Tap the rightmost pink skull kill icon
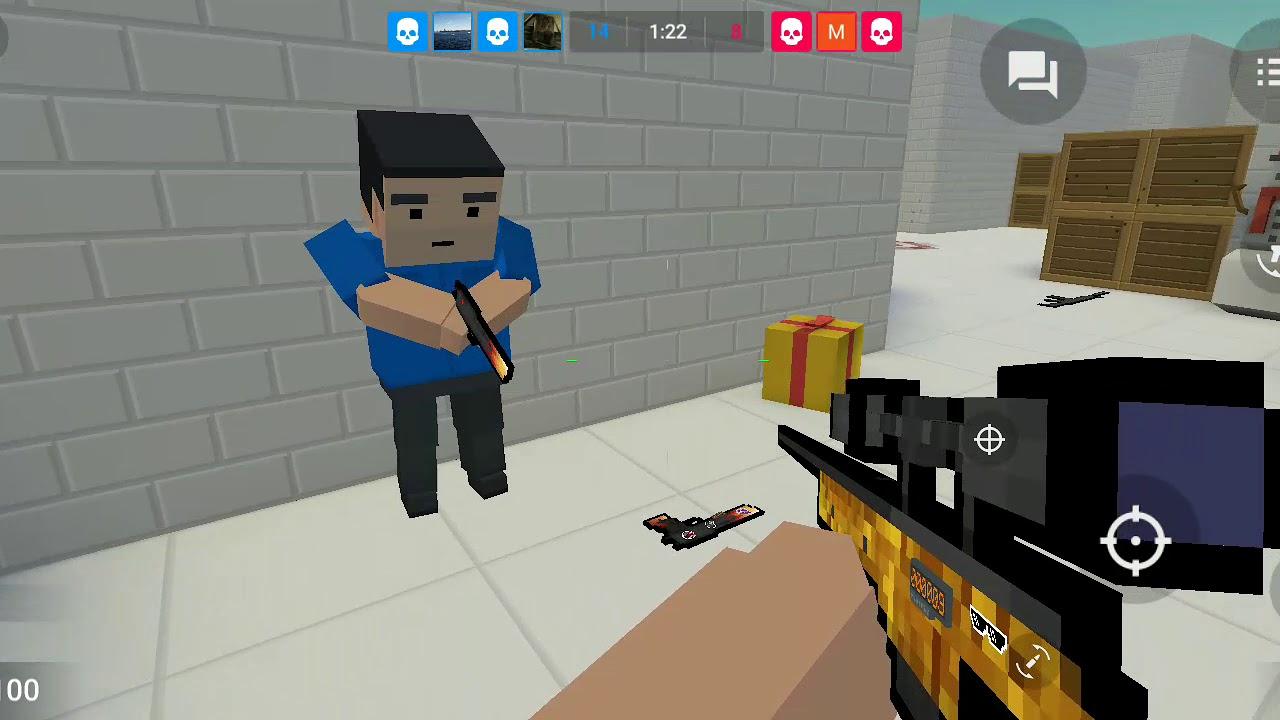Viewport: 1280px width, 720px height. click(882, 31)
